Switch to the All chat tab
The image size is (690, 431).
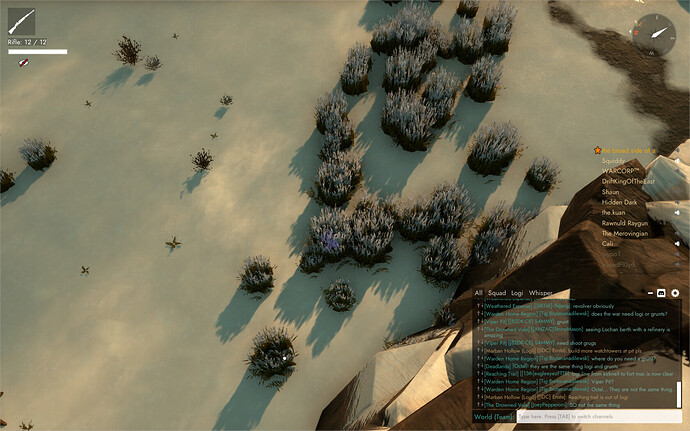(479, 293)
